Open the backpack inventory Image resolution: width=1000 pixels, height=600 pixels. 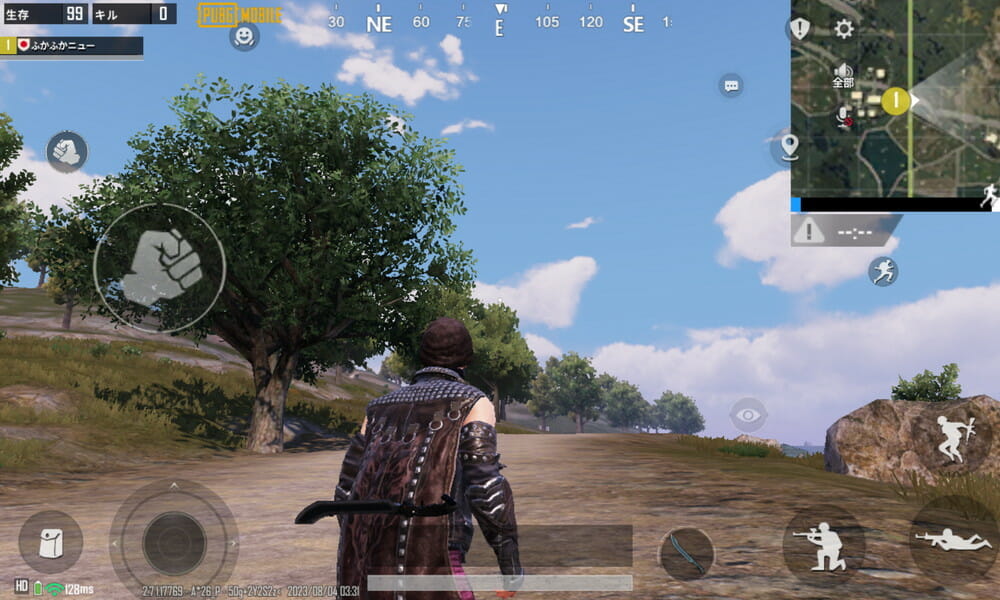click(x=50, y=543)
